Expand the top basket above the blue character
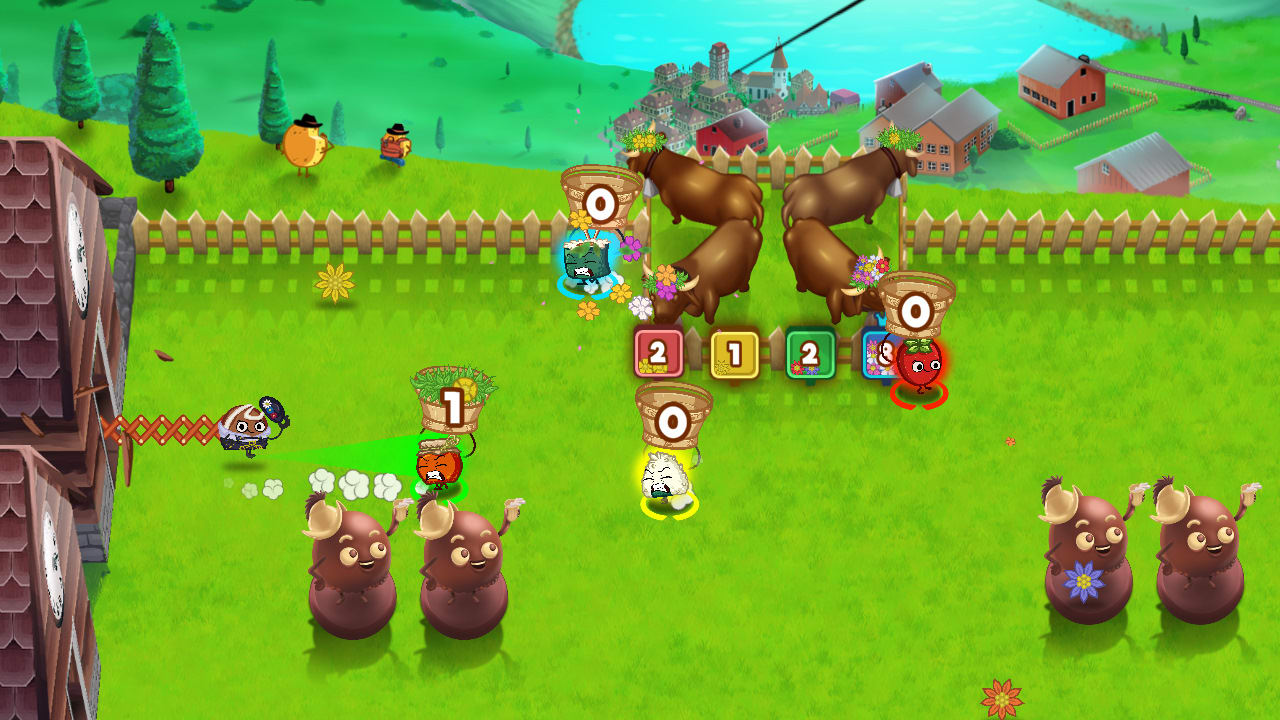 coord(599,200)
